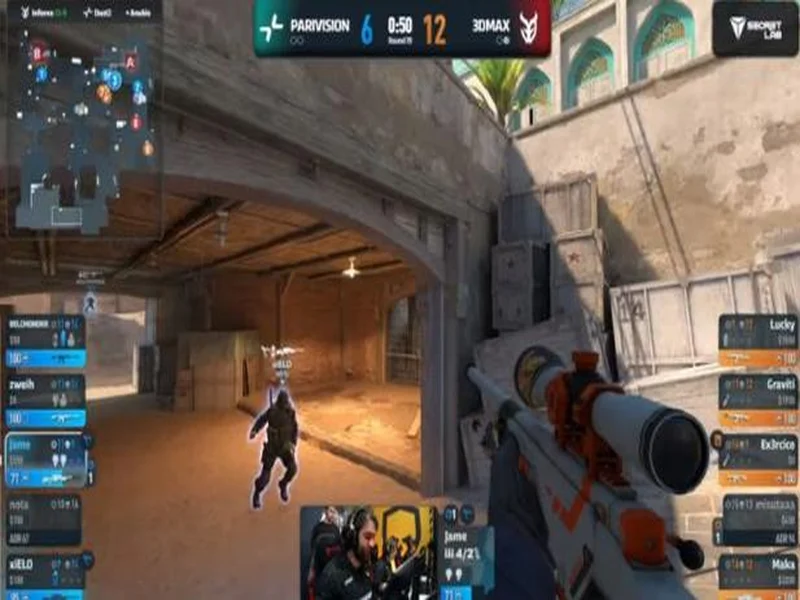Image resolution: width=800 pixels, height=600 pixels.
Task: Open the Secret Lab sponsor logo
Action: click(755, 27)
